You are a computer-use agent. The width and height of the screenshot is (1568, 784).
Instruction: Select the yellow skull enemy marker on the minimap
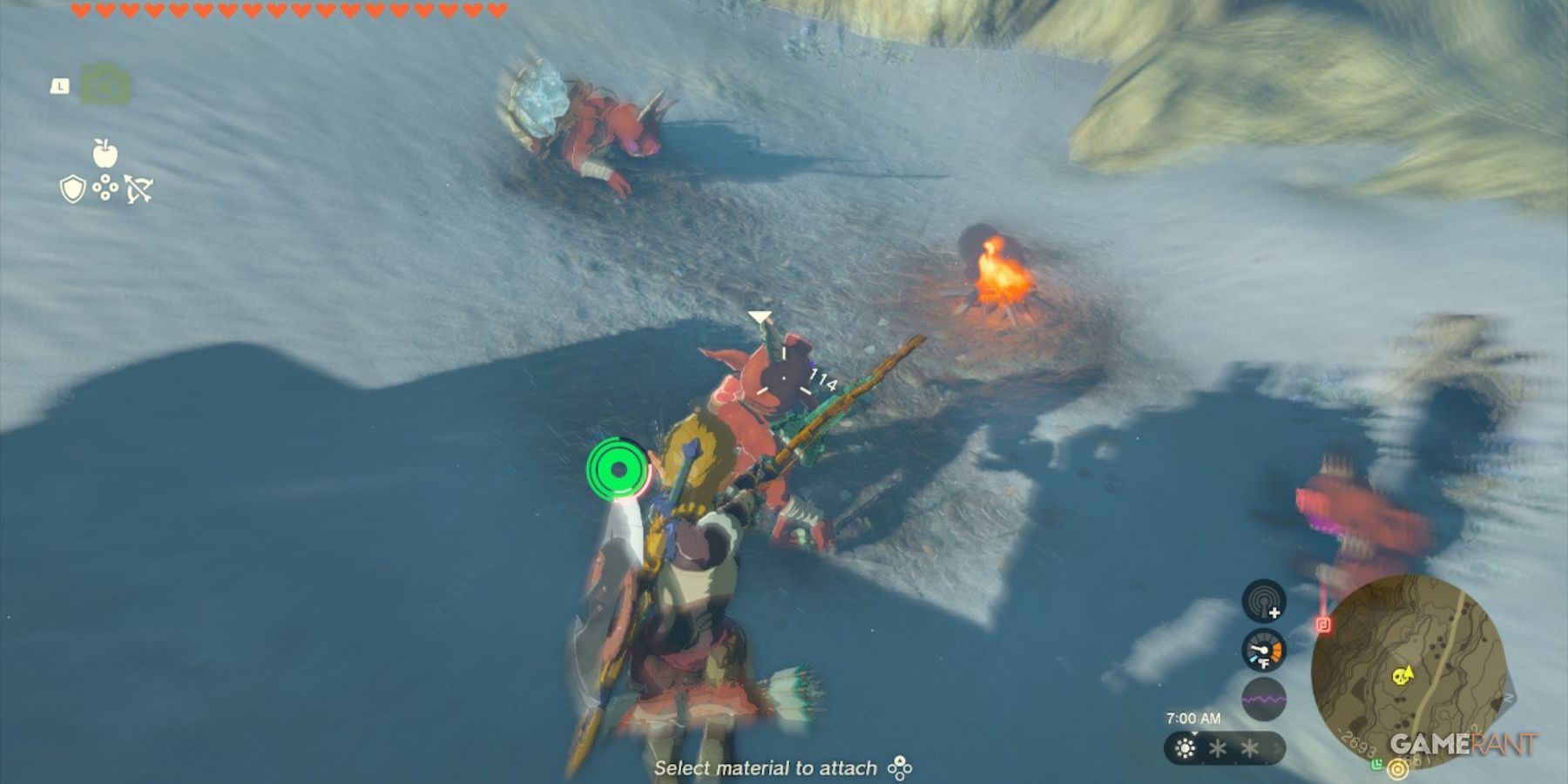click(1400, 676)
